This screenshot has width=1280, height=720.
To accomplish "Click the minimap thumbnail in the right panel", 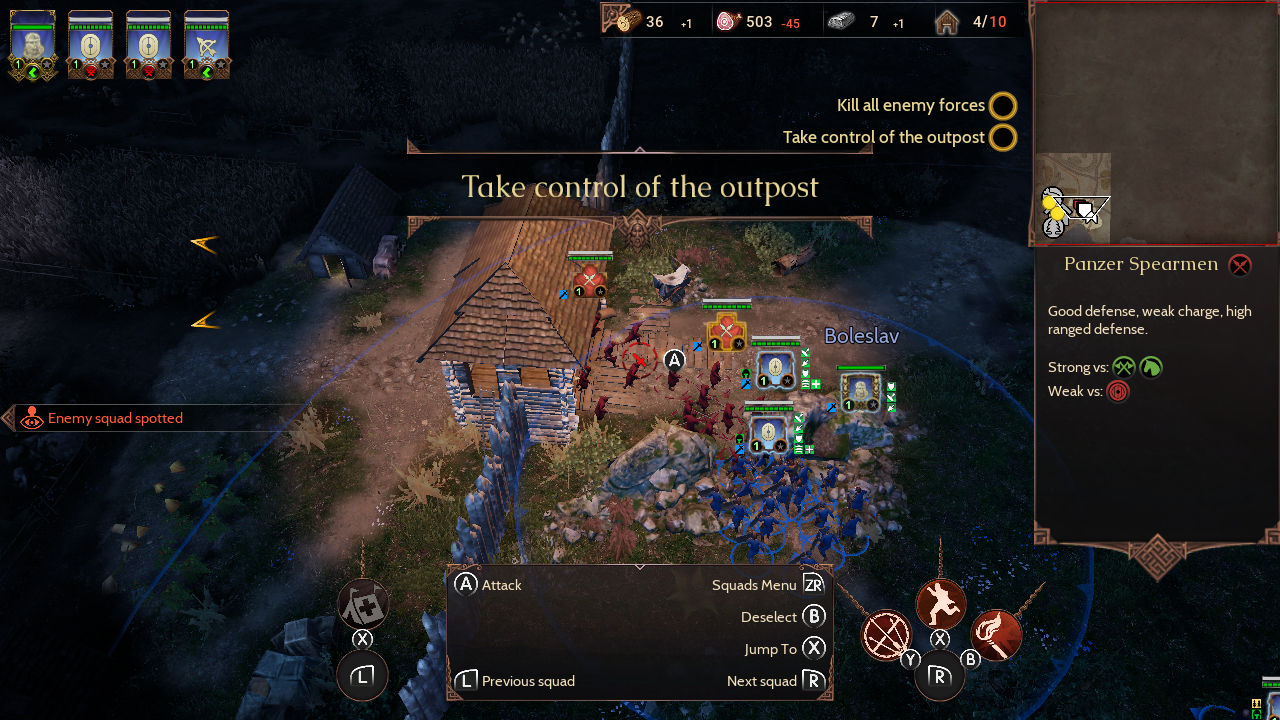I will click(x=1073, y=197).
